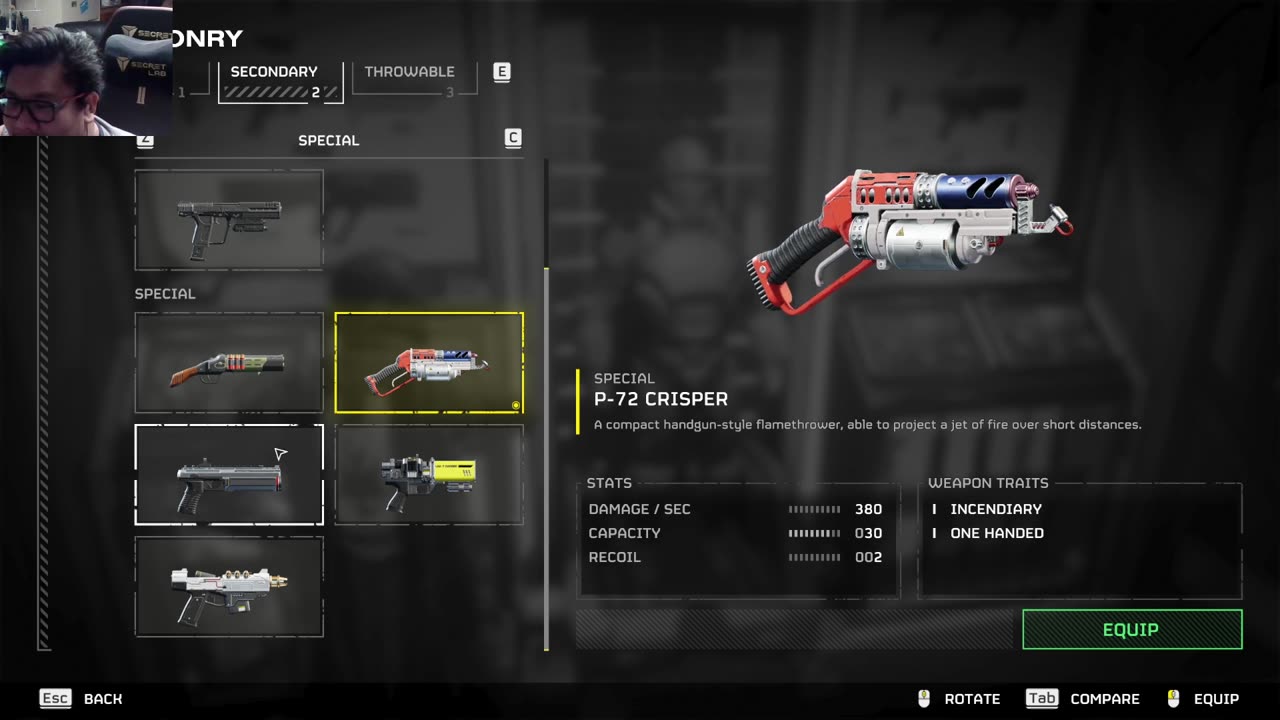Select the white pistol with brass muzzle
1280x720 pixels.
coord(229,587)
